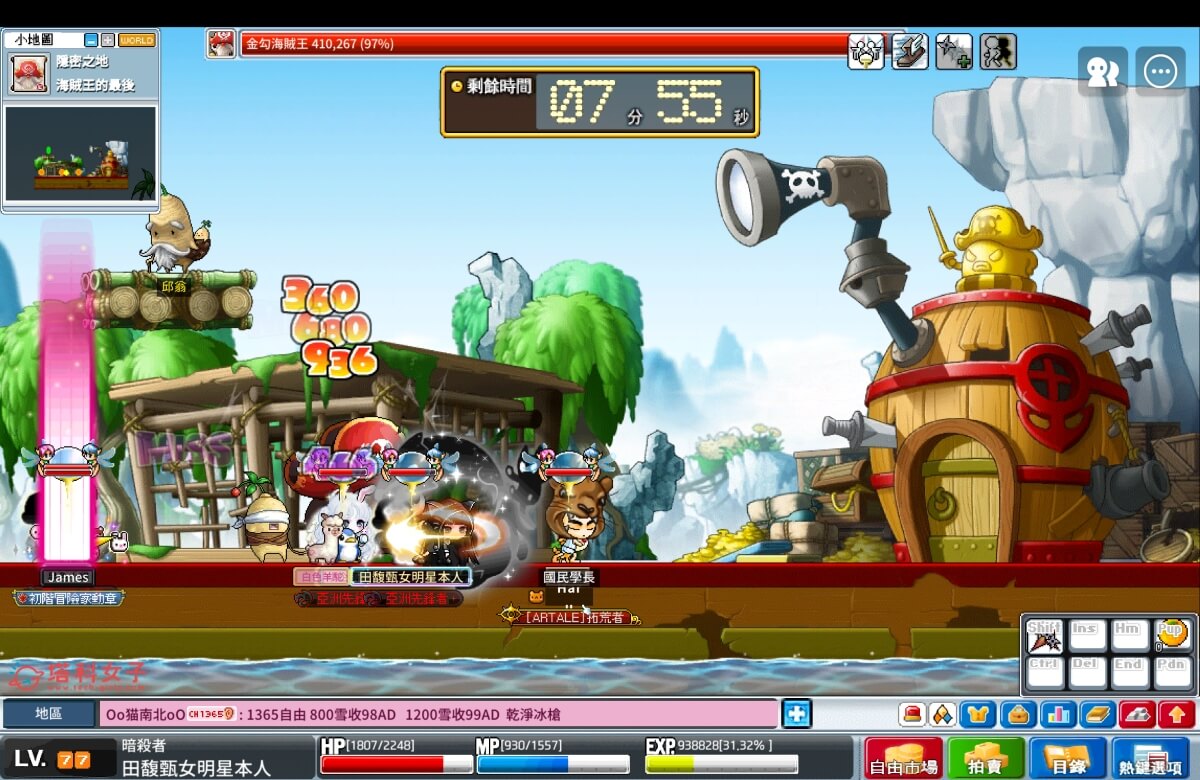1200x780 pixels.
Task: Click the chat message bar
Action: 438,714
